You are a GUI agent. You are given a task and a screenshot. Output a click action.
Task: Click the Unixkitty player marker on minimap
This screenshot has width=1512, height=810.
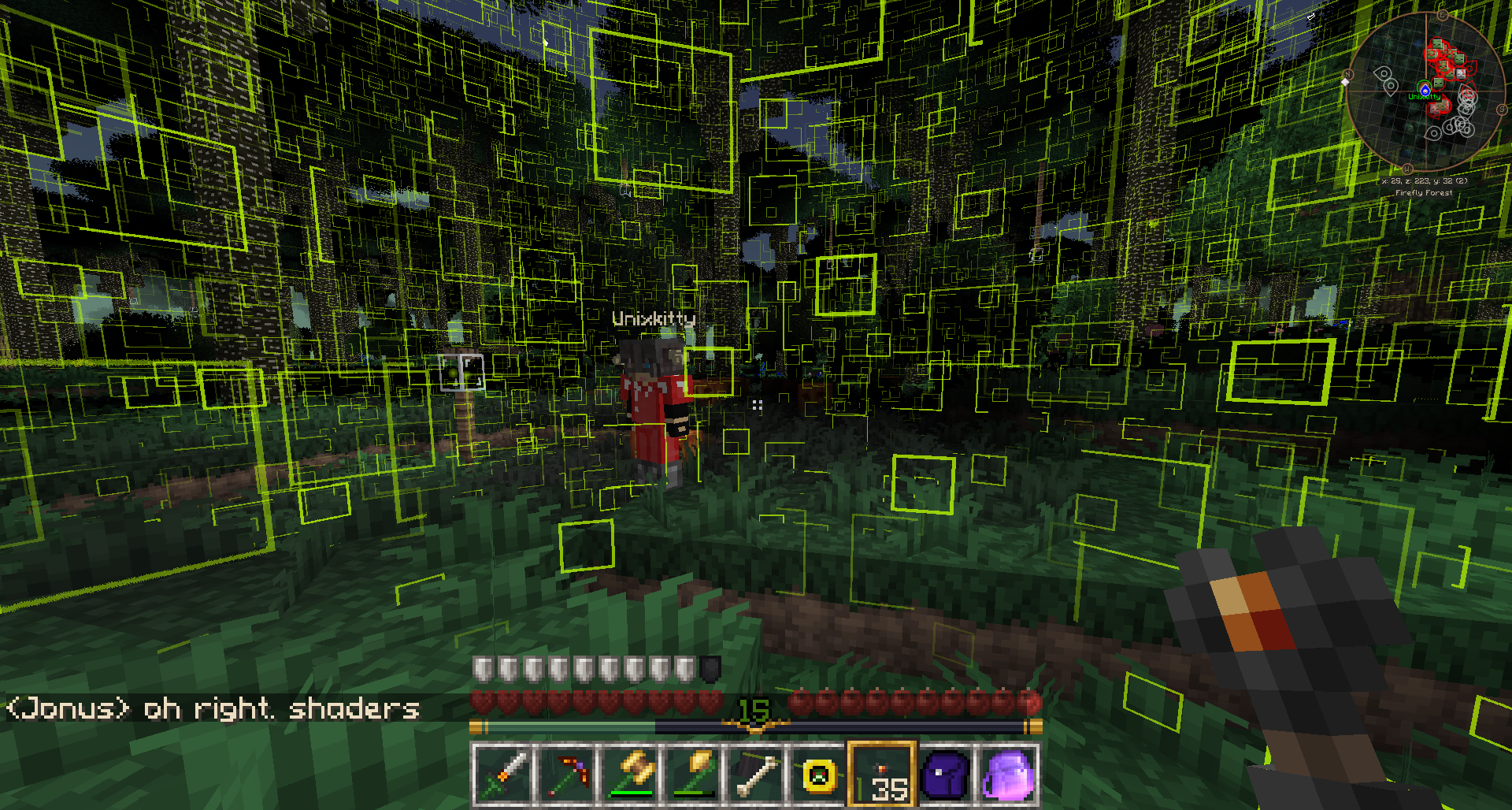click(1425, 90)
